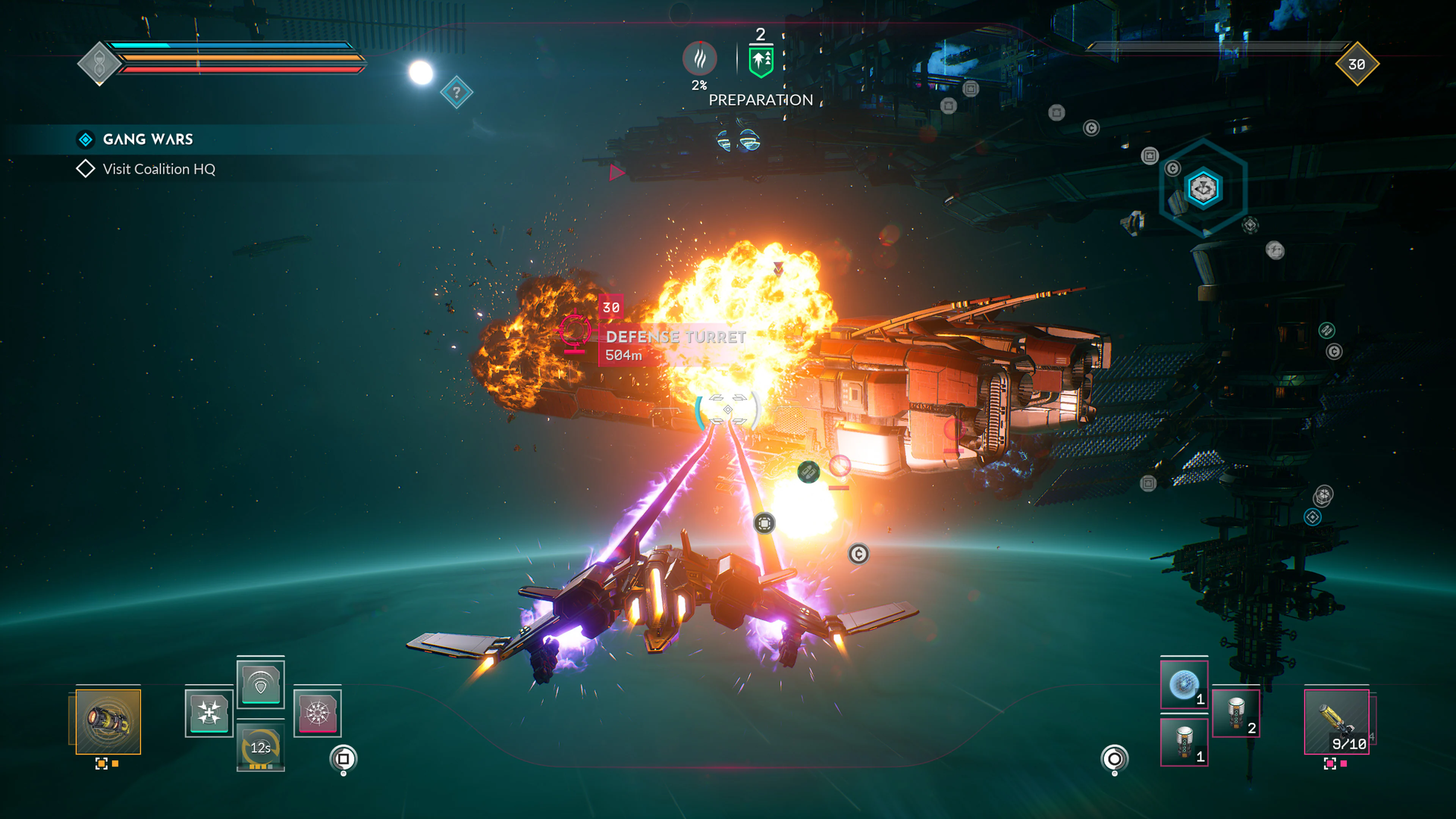Toggle the weapon converge device card
Screen dimensions: 1456x819
tap(210, 713)
